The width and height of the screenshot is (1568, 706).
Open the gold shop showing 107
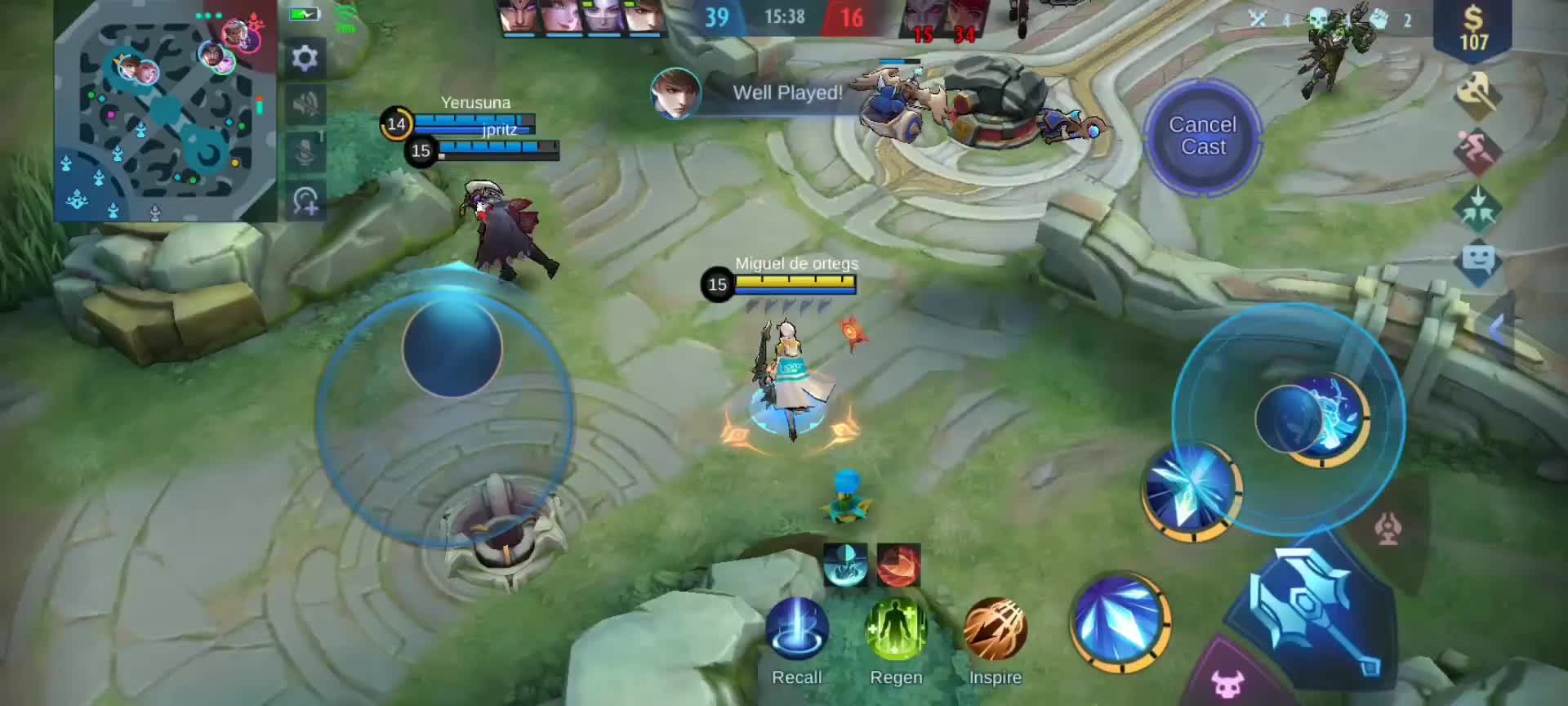click(x=1472, y=29)
